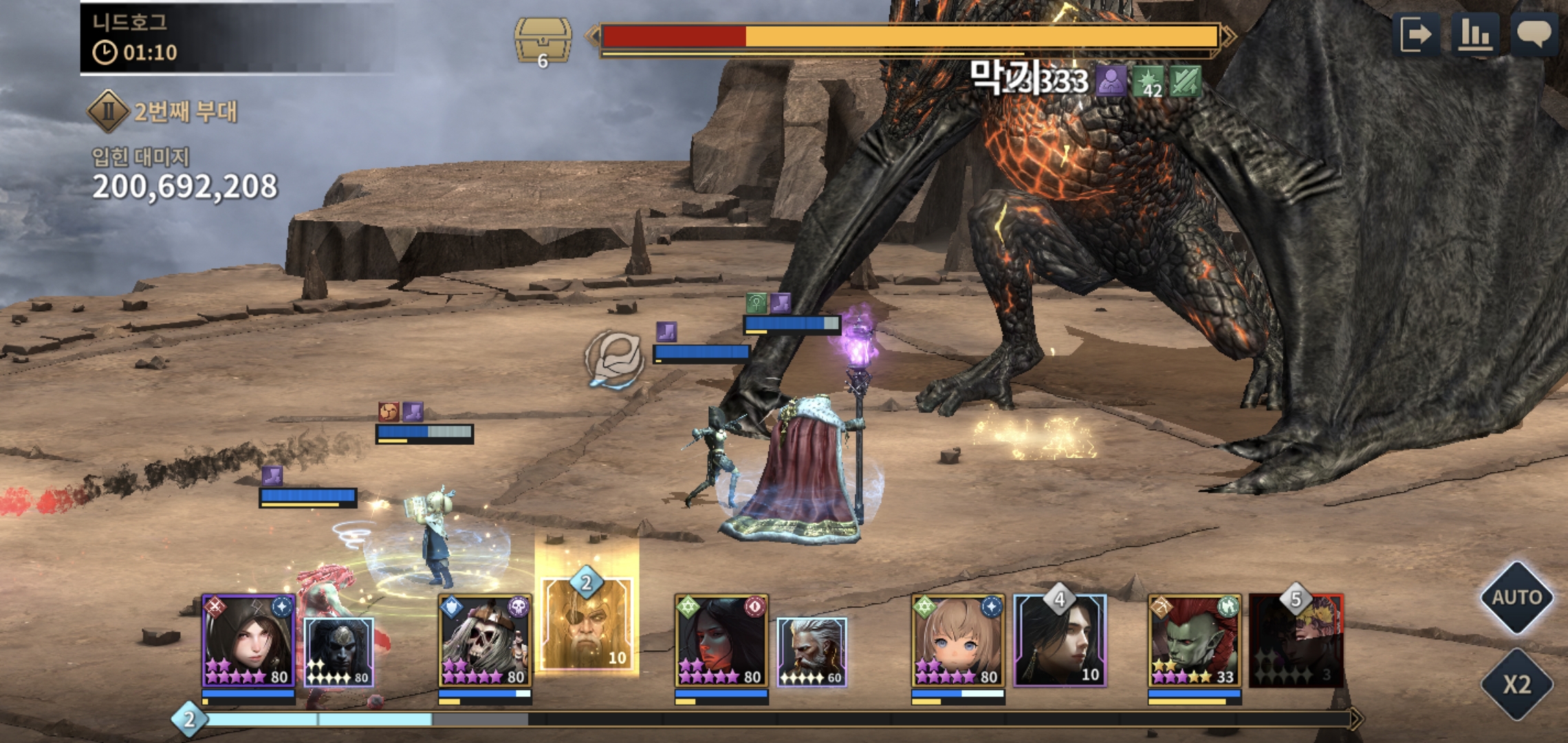Select the red-haired green orc hero portrait
The image size is (1568, 743).
(x=1195, y=641)
